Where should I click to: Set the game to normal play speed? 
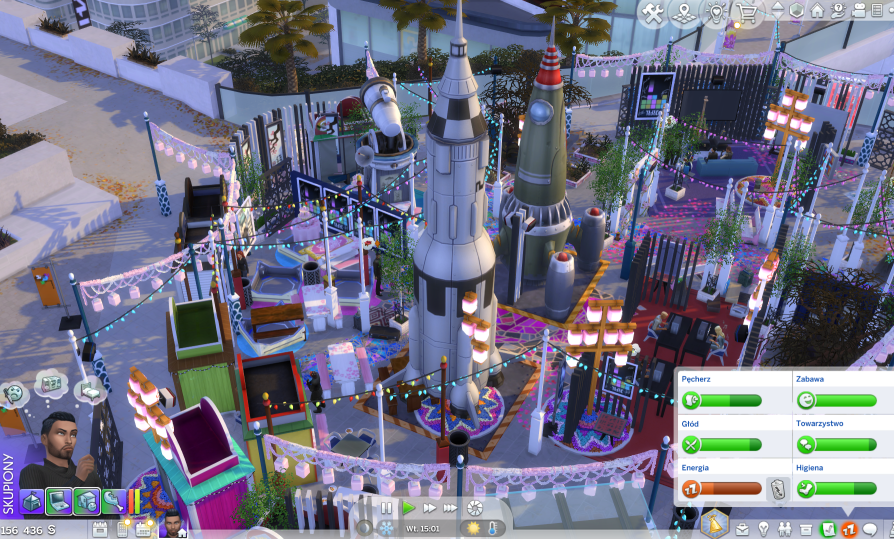click(x=408, y=508)
